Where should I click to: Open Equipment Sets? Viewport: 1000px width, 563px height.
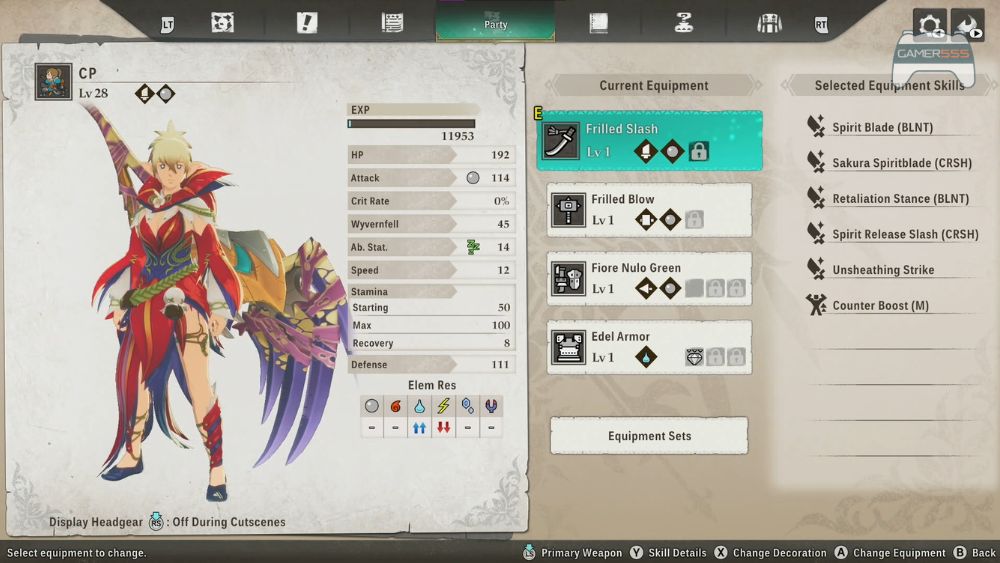649,436
